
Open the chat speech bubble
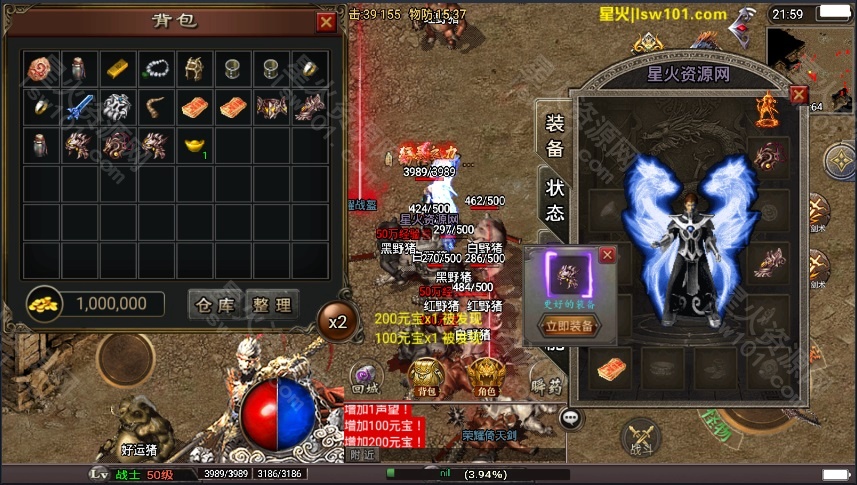point(572,418)
